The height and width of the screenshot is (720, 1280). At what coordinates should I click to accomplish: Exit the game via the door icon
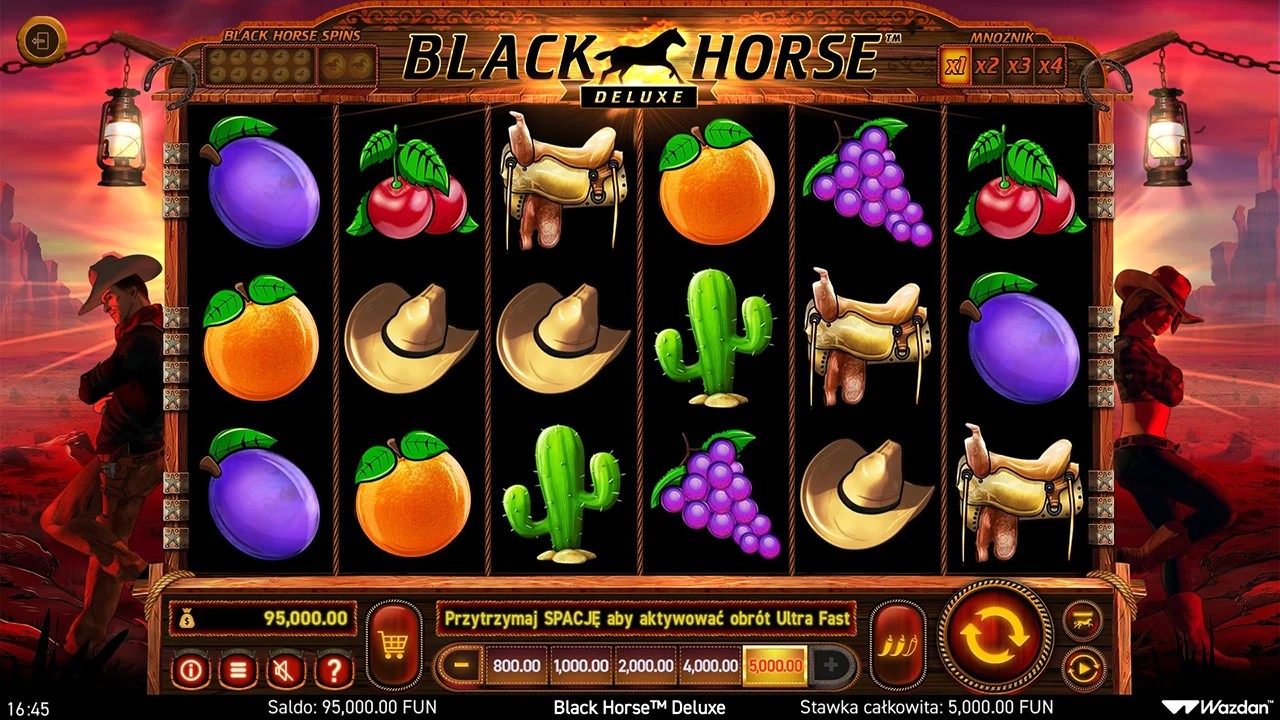pyautogui.click(x=42, y=42)
